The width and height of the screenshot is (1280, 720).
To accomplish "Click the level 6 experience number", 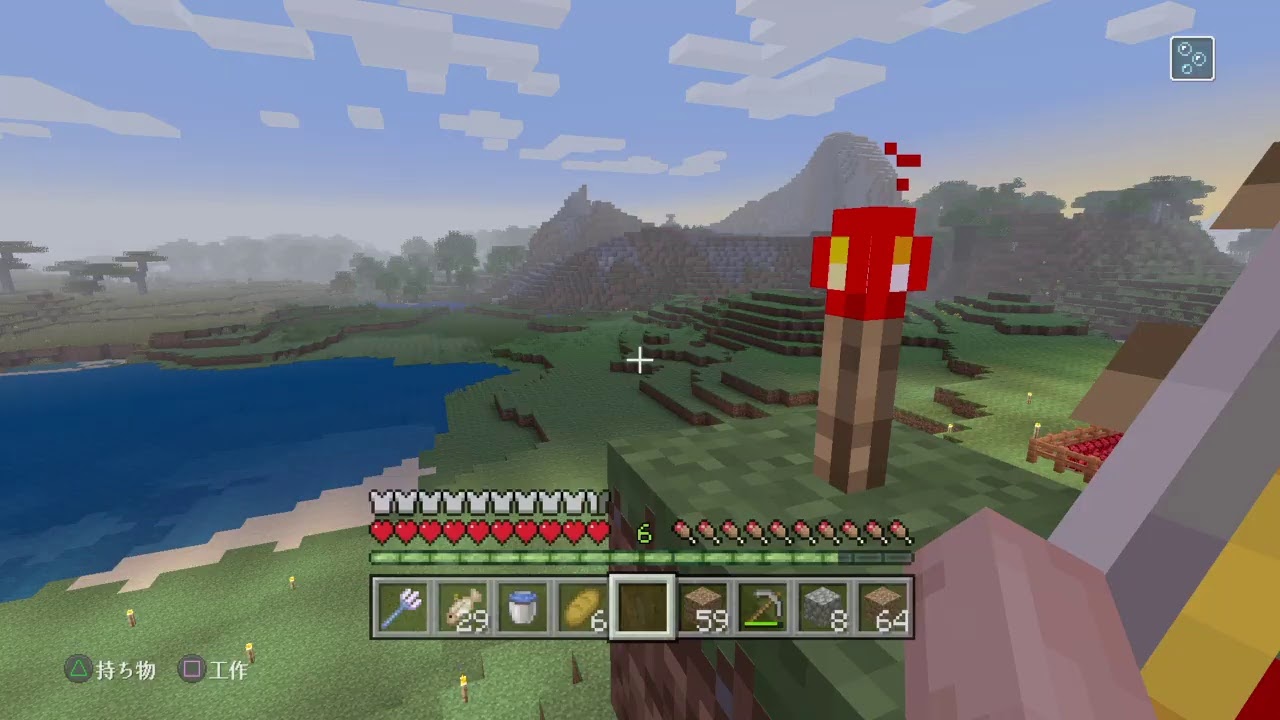I will coord(643,535).
